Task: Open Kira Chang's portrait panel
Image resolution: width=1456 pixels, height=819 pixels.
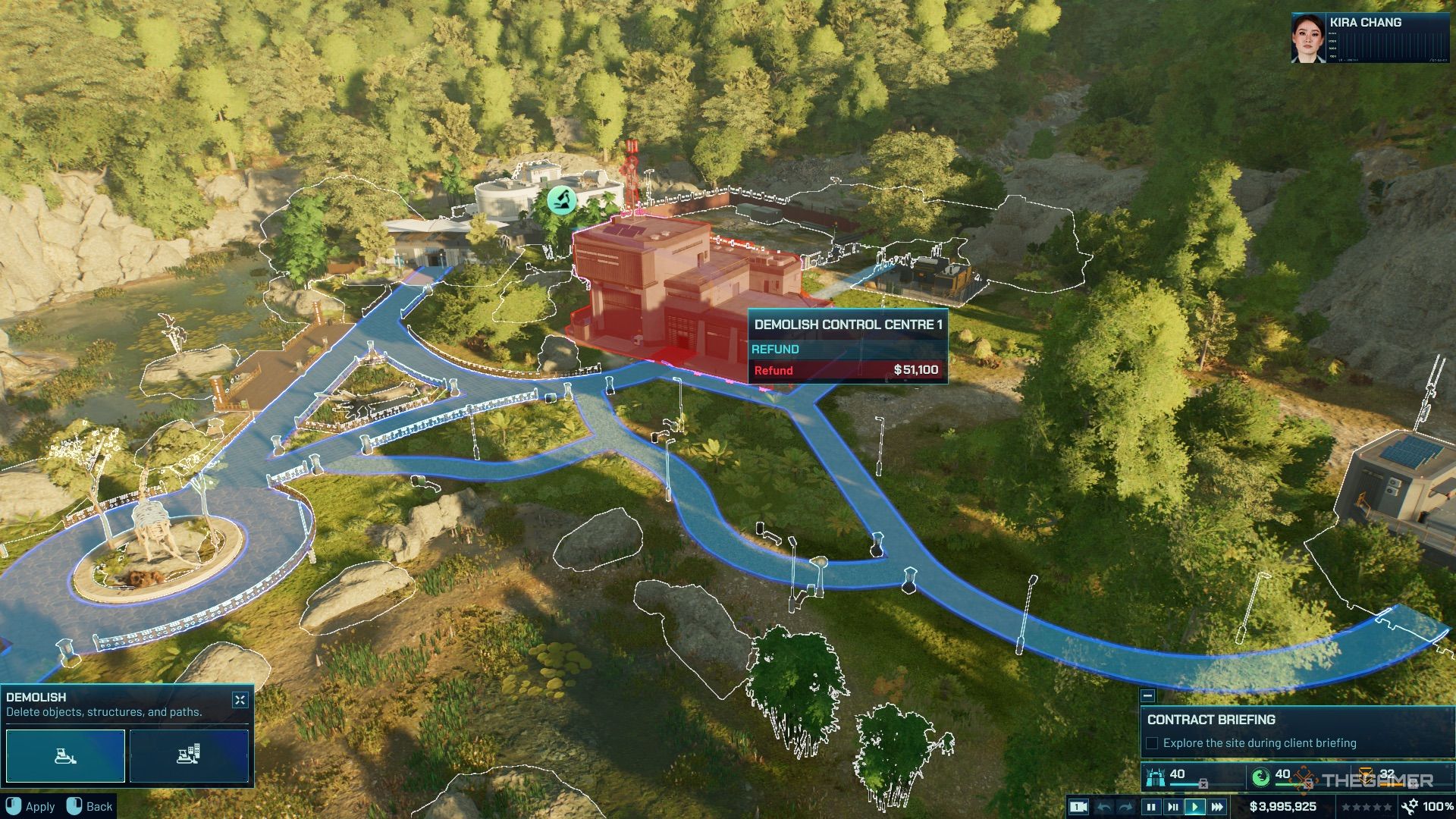Action: (1308, 38)
